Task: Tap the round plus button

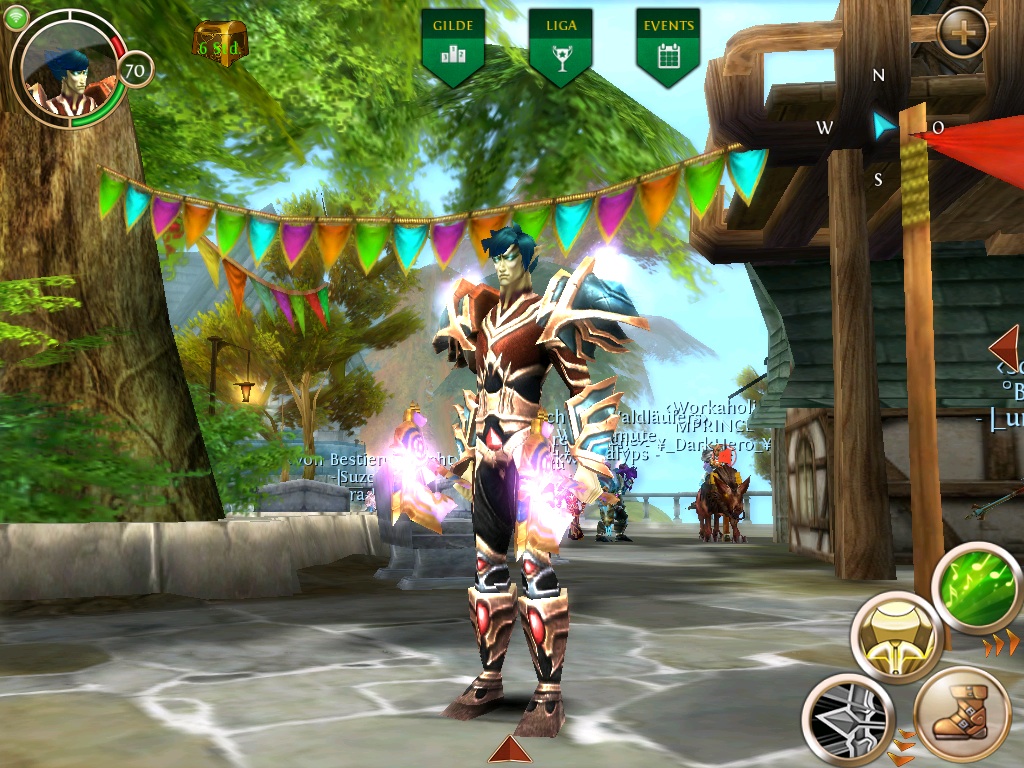Action: [x=963, y=33]
